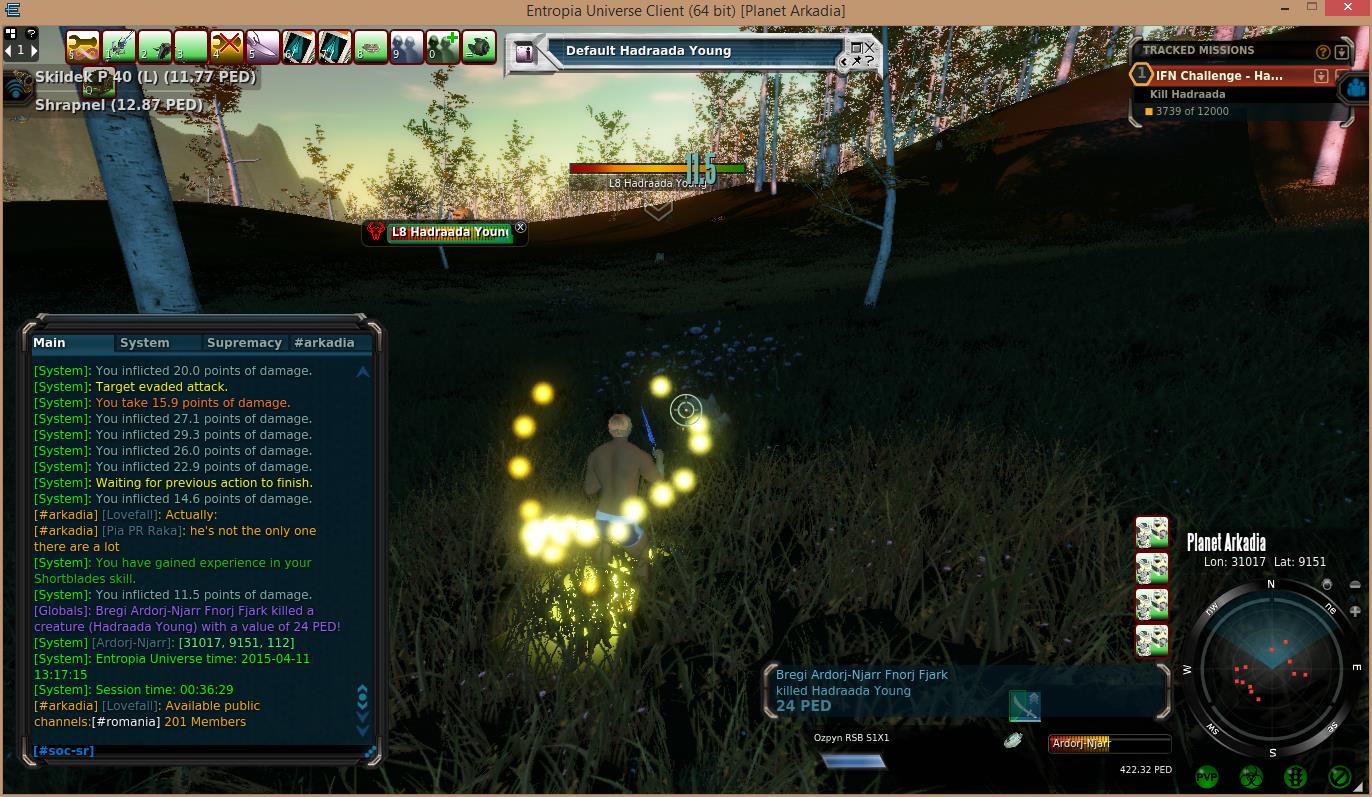Select the #arkadia chat tab
This screenshot has width=1372, height=797.
pyautogui.click(x=324, y=343)
